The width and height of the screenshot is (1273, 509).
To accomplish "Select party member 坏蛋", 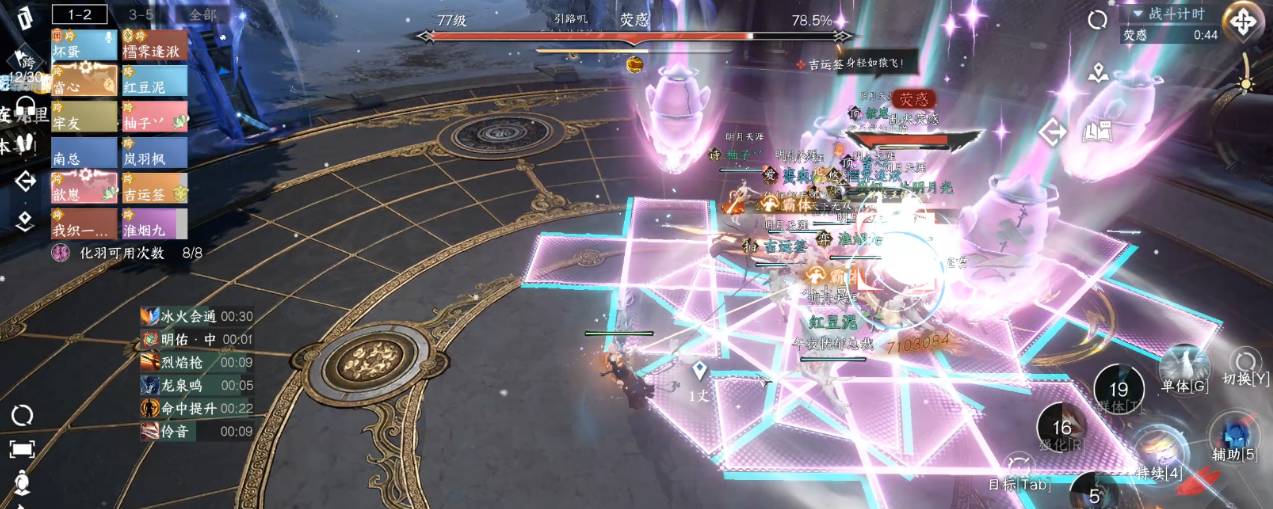I will point(84,45).
